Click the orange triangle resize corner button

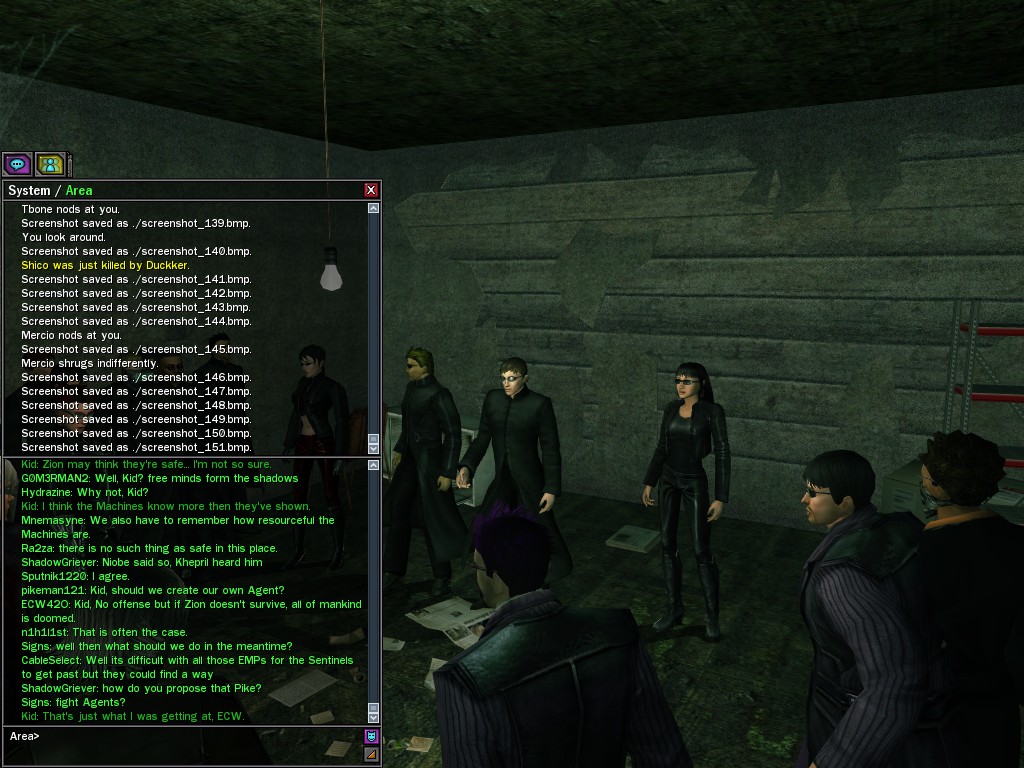[371, 754]
